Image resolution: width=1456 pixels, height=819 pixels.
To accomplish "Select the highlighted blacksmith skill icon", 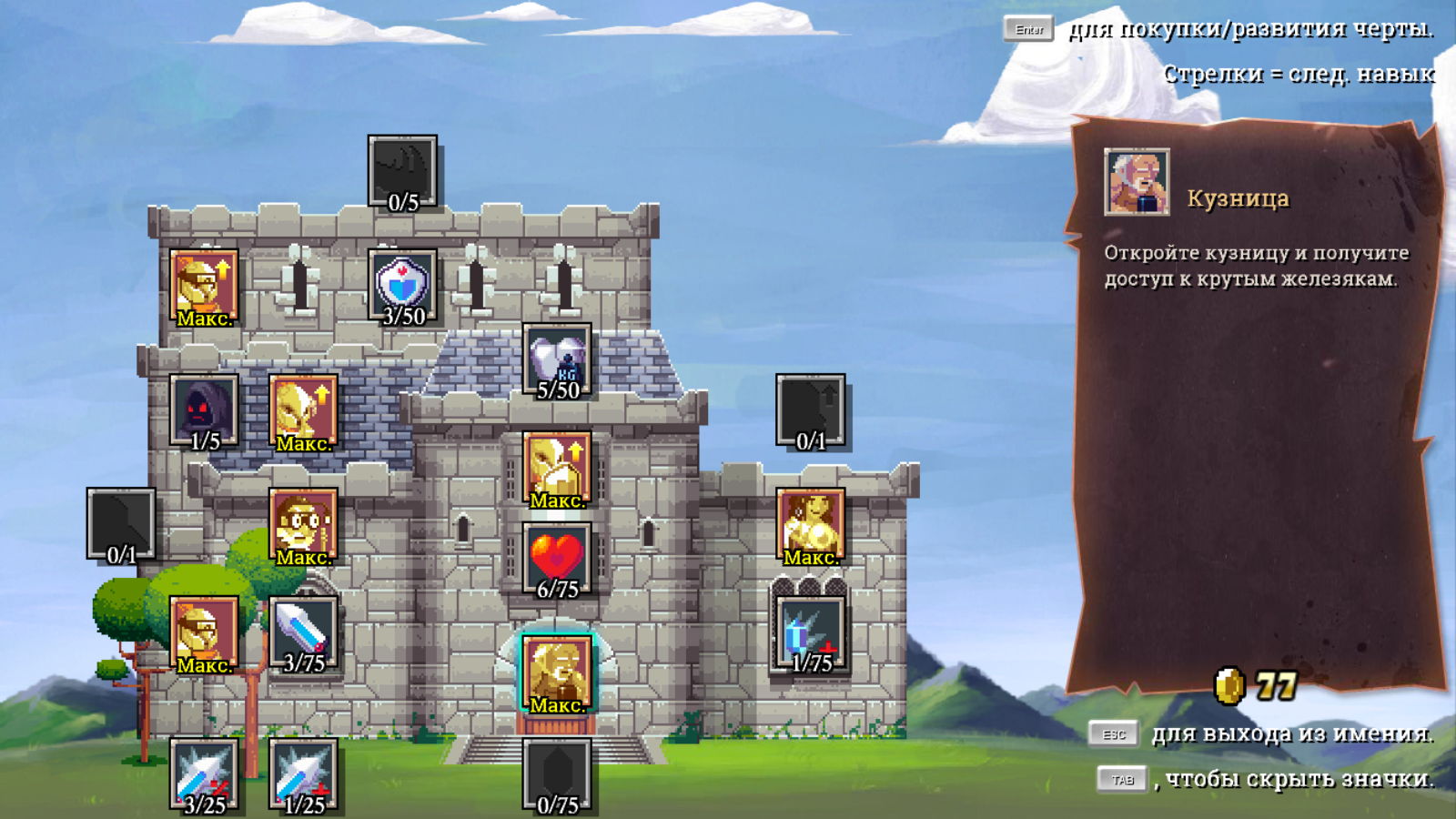I will click(557, 672).
